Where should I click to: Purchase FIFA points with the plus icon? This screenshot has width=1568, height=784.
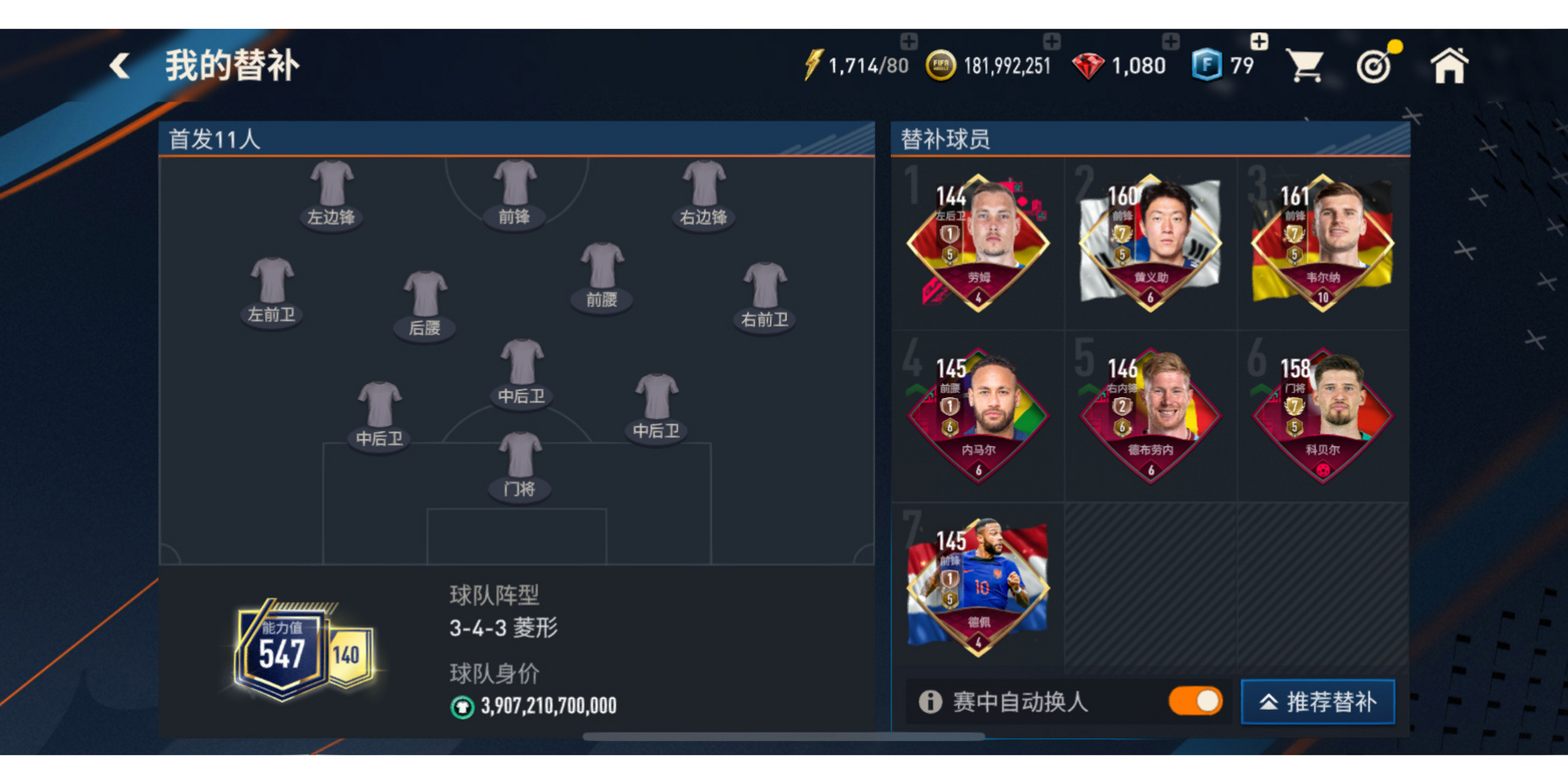(1259, 42)
